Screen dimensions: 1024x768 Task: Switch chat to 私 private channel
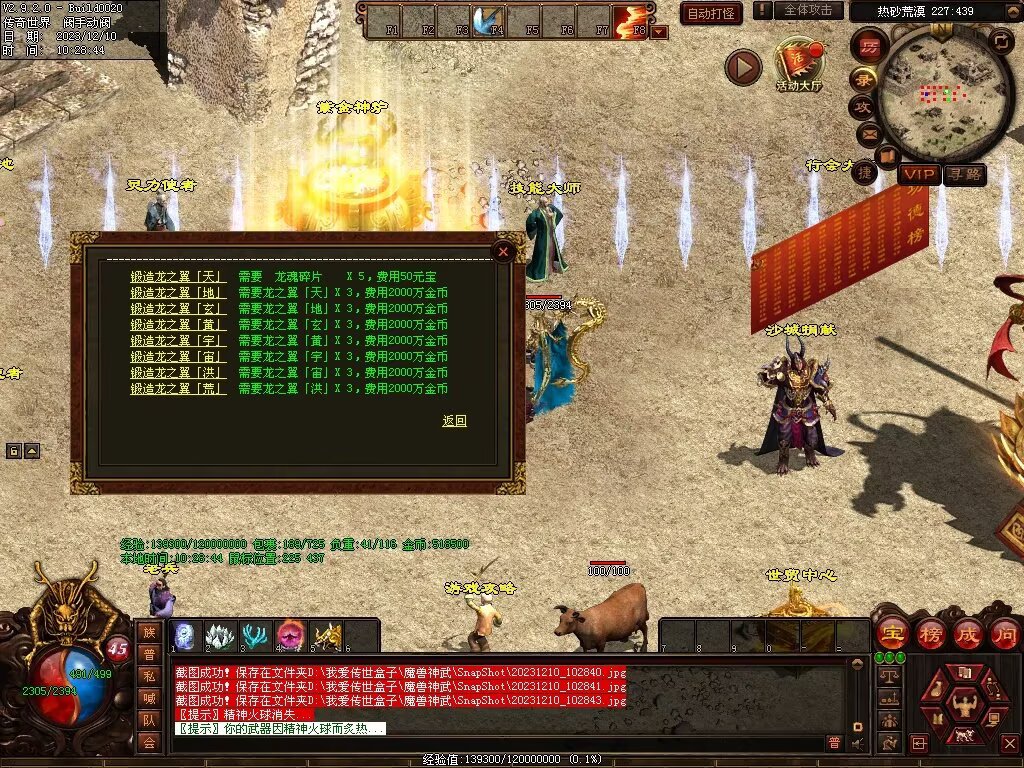149,676
